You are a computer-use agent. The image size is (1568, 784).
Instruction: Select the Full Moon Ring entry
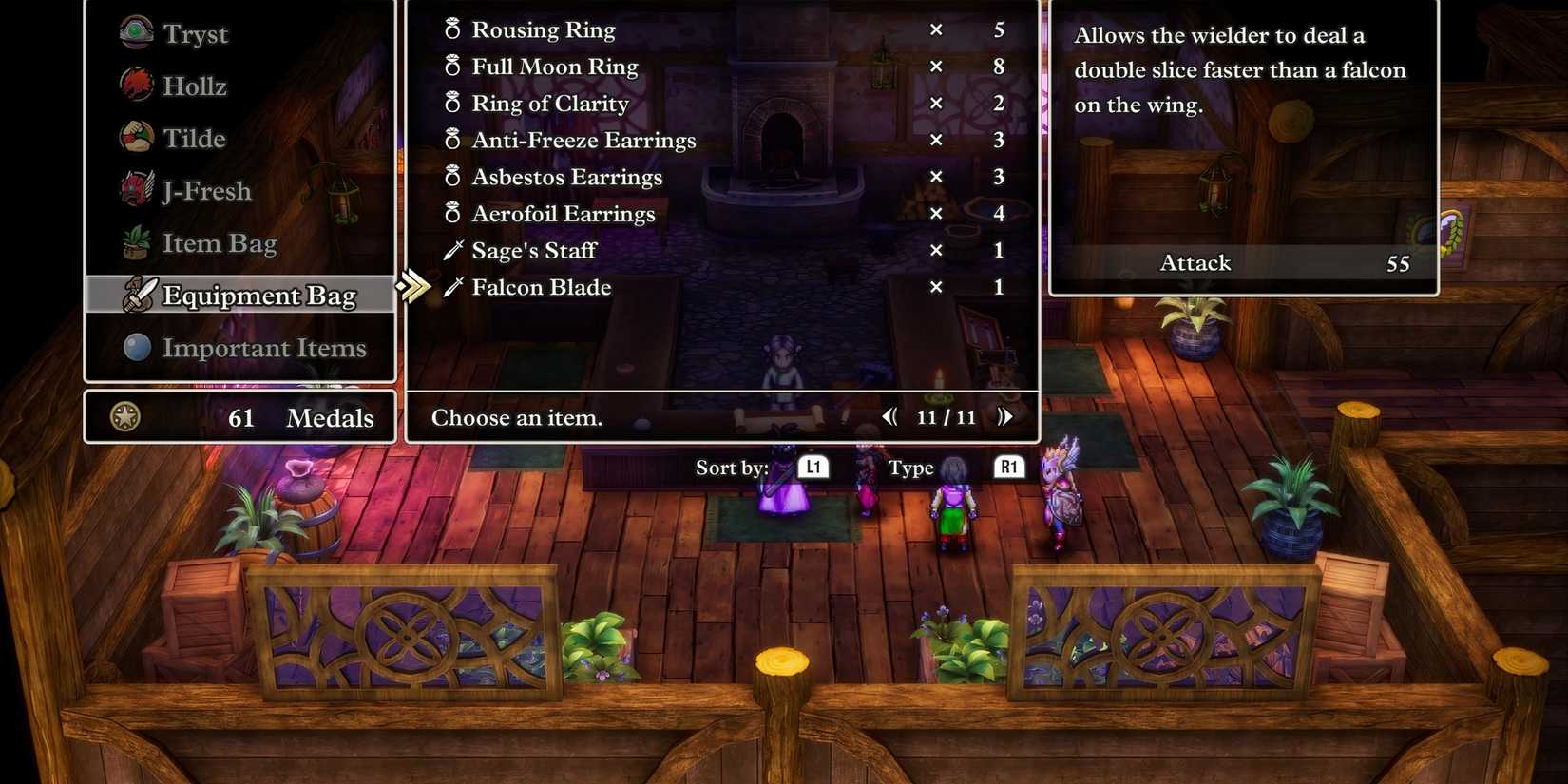pos(554,66)
